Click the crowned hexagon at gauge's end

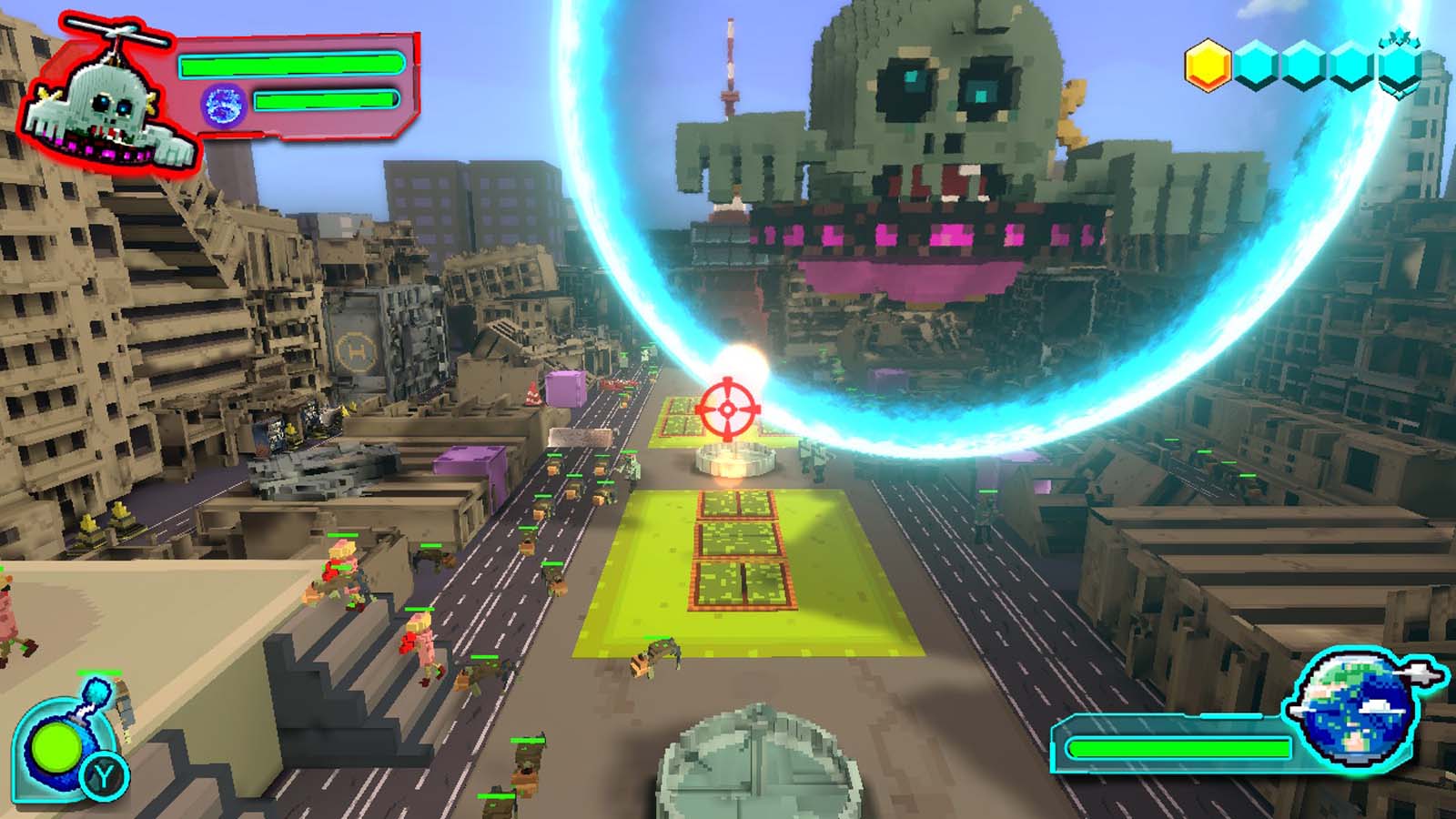tap(1400, 66)
